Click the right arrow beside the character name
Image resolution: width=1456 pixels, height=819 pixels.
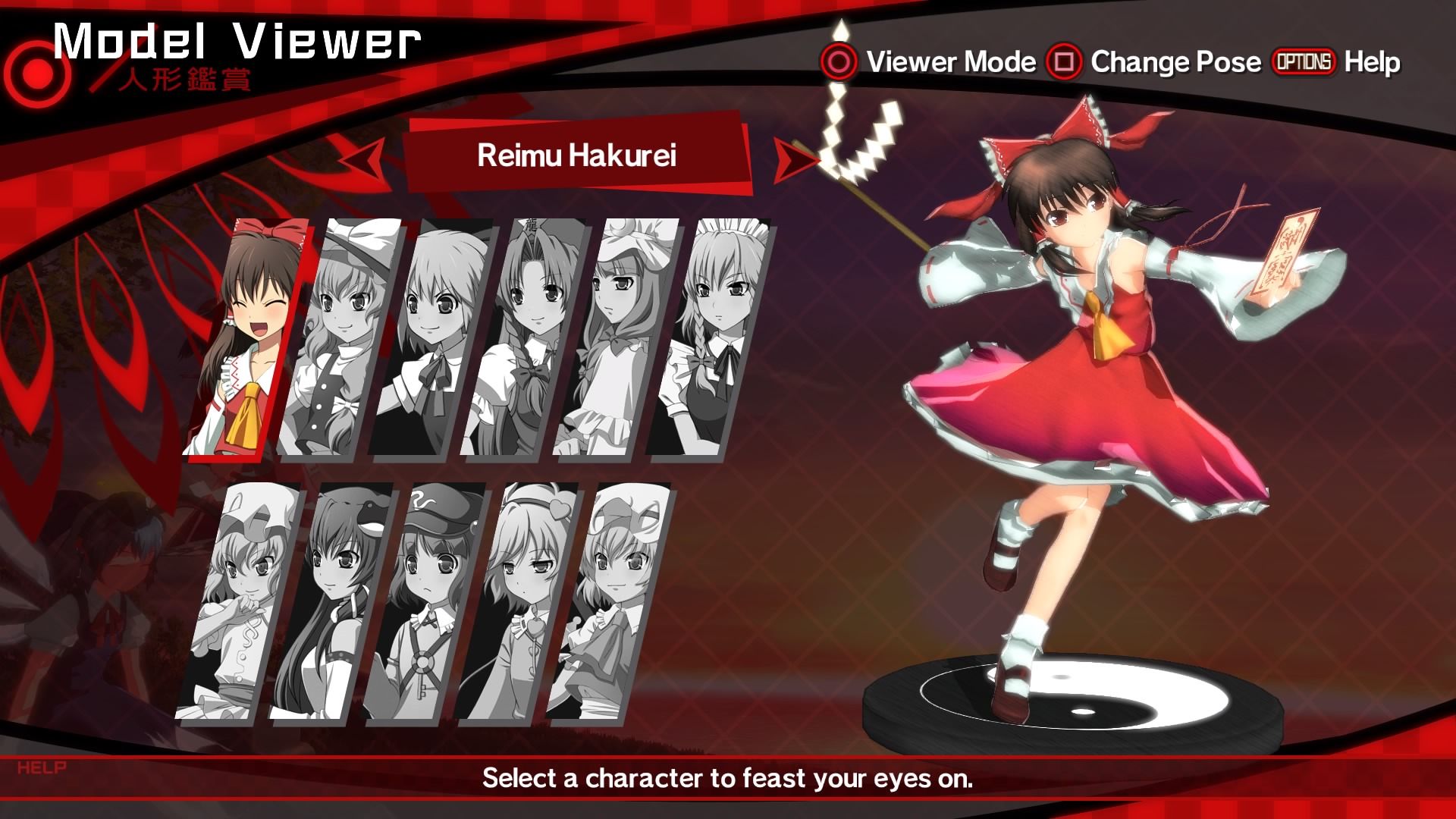click(x=793, y=161)
